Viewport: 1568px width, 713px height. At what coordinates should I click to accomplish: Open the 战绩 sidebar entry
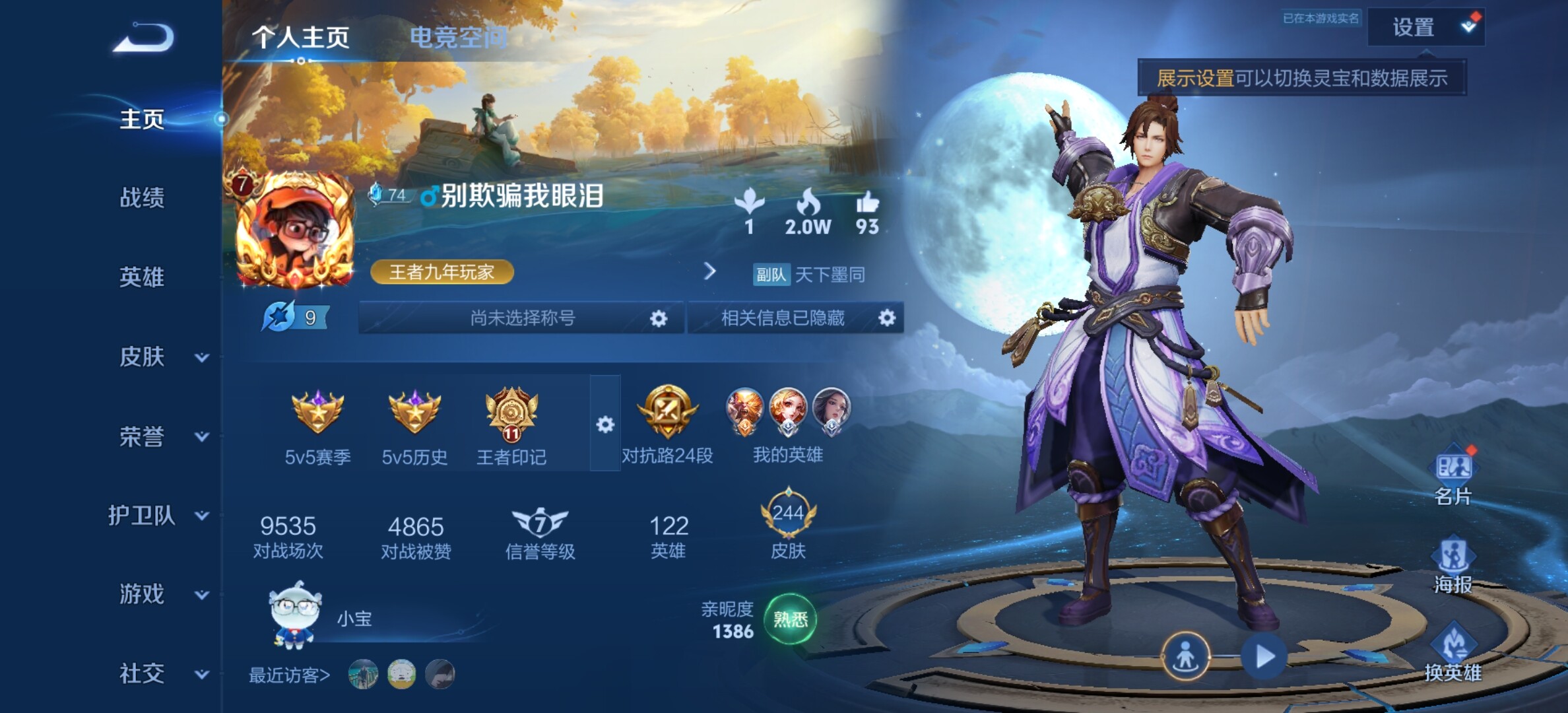[142, 197]
